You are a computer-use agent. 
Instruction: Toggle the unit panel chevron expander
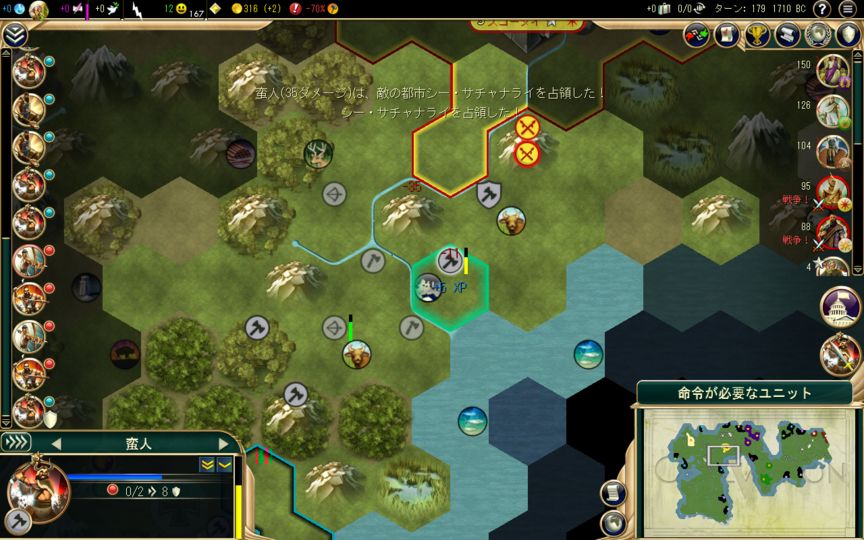[15, 443]
